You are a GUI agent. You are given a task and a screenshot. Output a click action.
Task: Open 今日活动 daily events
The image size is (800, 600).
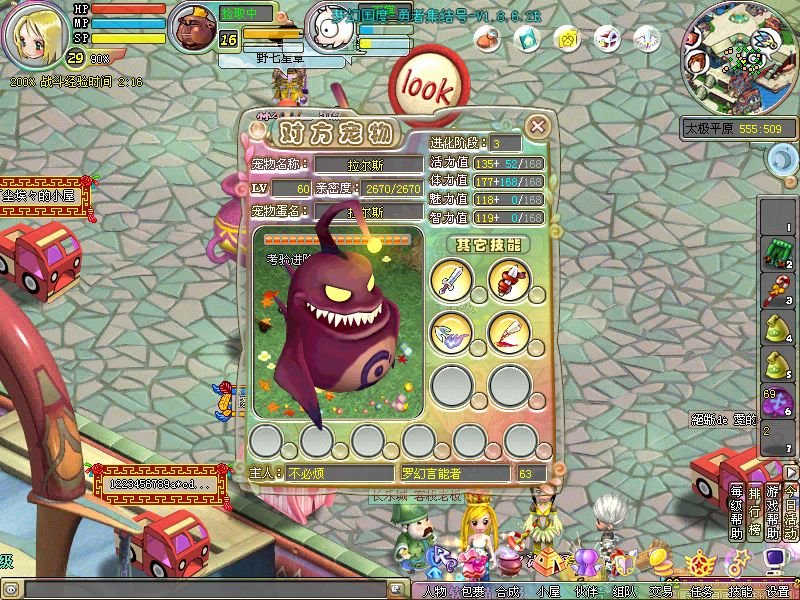point(790,512)
